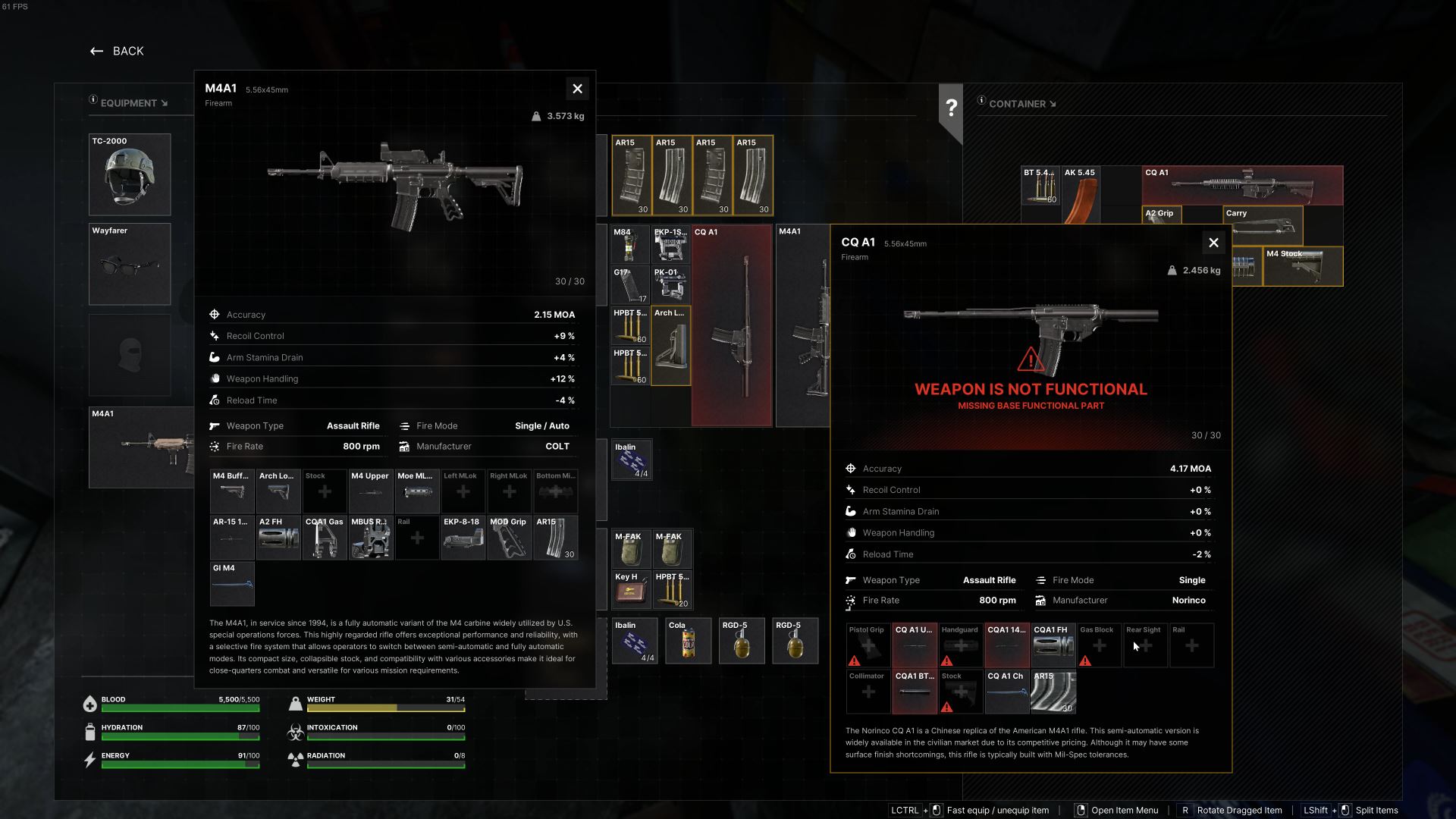Screen dimensions: 1456x819
Task: Select the TC-2000 helmet slot
Action: (x=130, y=175)
